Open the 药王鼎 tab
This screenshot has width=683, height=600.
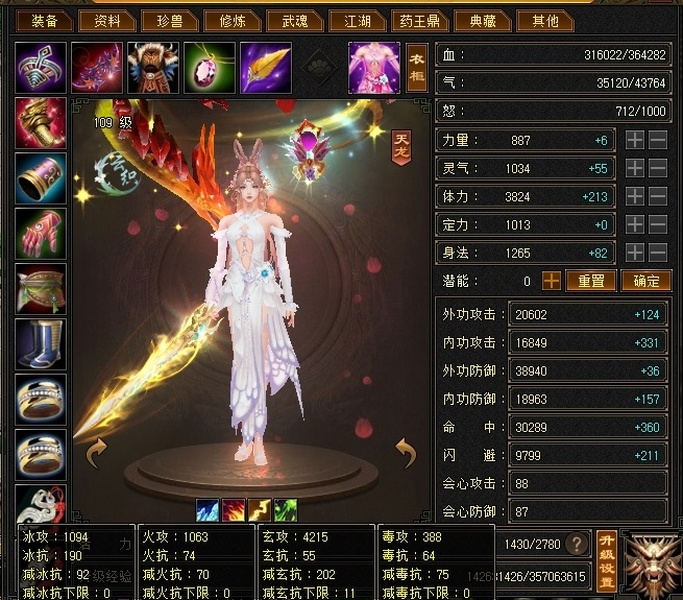419,20
